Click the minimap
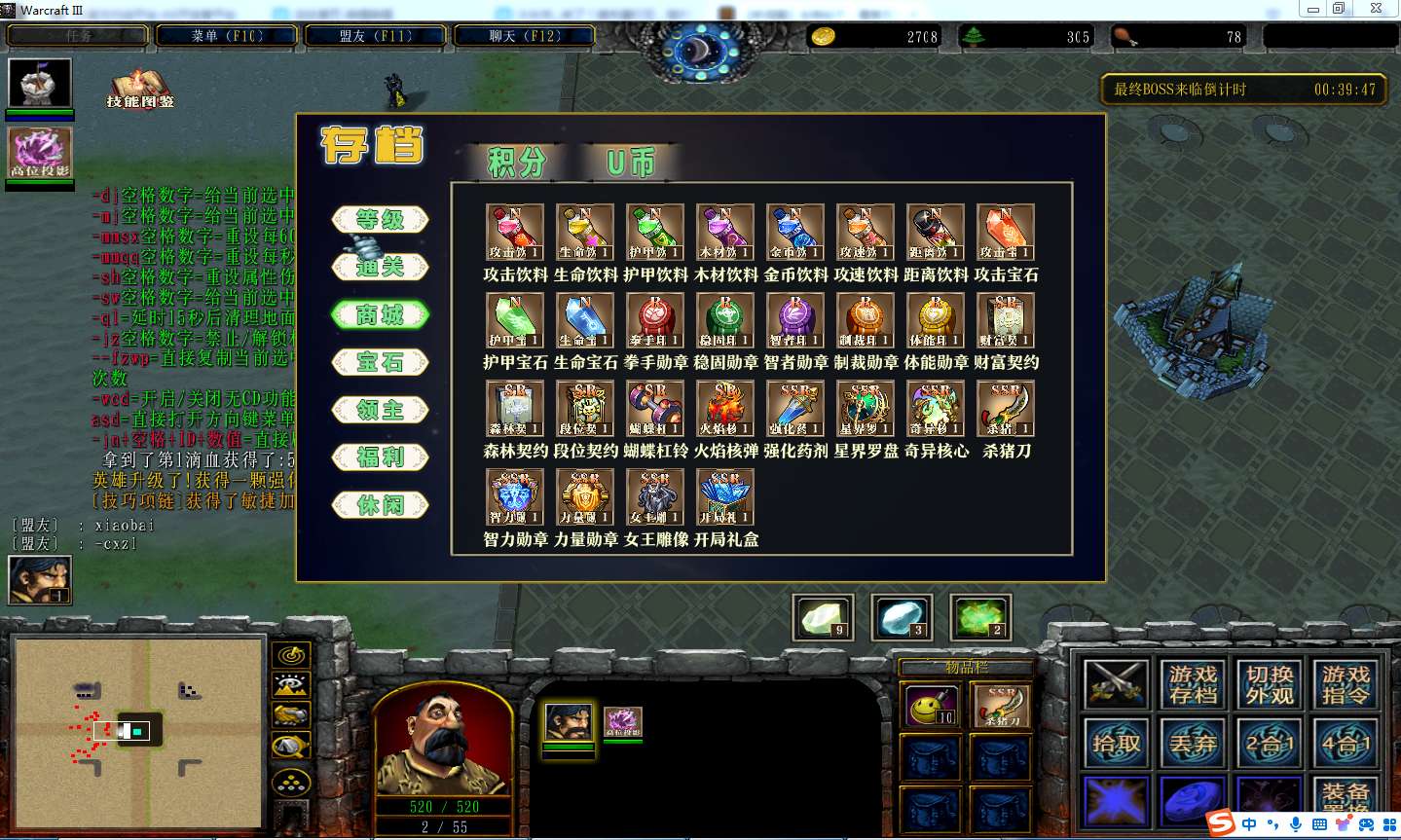Viewport: 1401px width, 840px height. pyautogui.click(x=139, y=732)
